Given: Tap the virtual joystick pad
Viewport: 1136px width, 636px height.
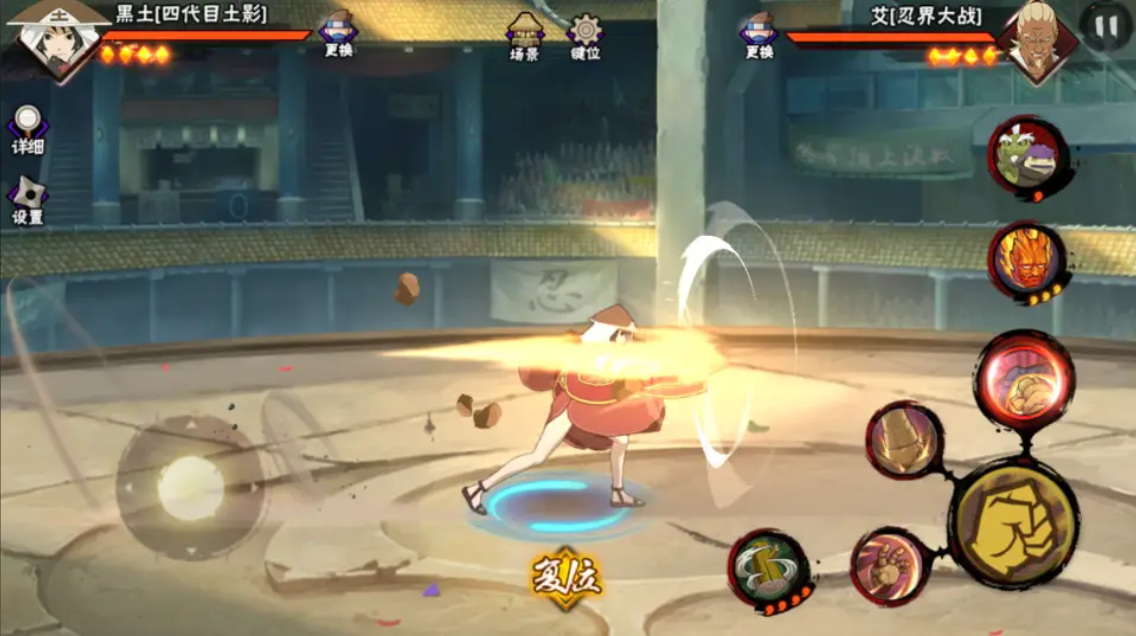Looking at the screenshot, I should pyautogui.click(x=190, y=488).
